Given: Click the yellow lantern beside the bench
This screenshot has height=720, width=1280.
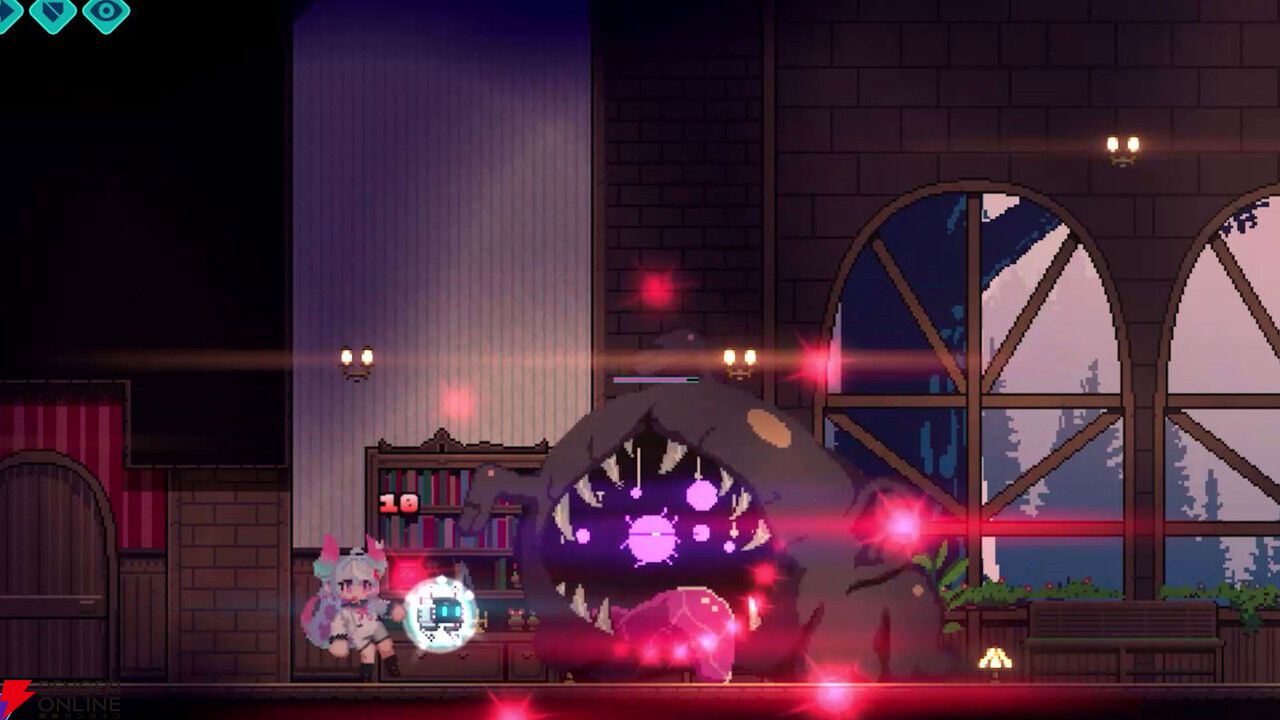Looking at the screenshot, I should [996, 660].
